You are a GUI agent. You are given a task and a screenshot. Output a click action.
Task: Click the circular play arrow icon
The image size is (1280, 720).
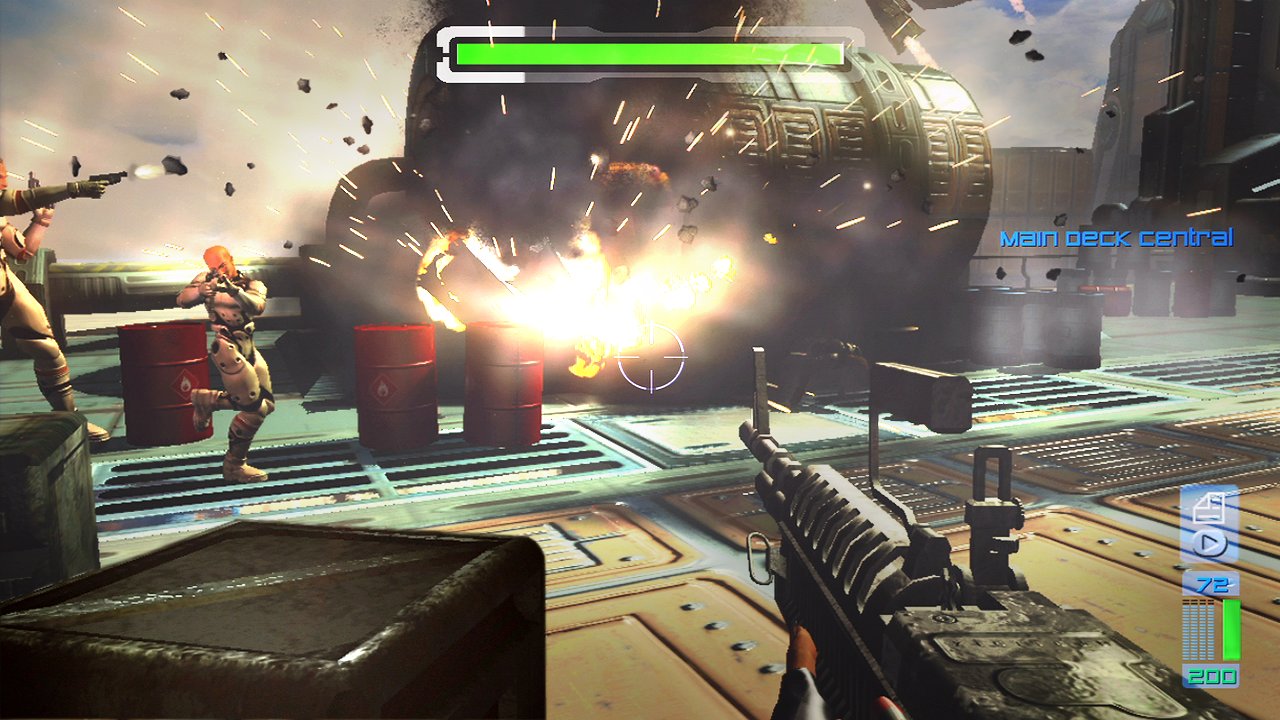1210,545
